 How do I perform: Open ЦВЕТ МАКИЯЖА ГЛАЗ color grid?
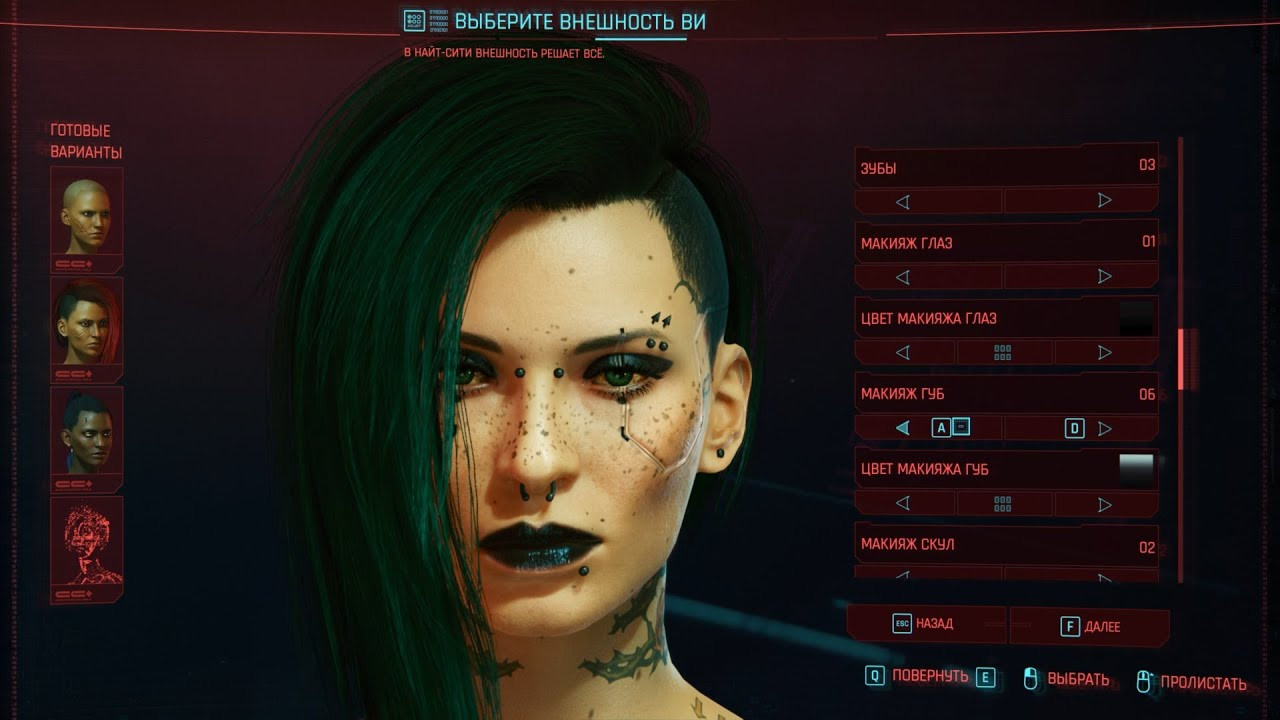coord(1003,352)
